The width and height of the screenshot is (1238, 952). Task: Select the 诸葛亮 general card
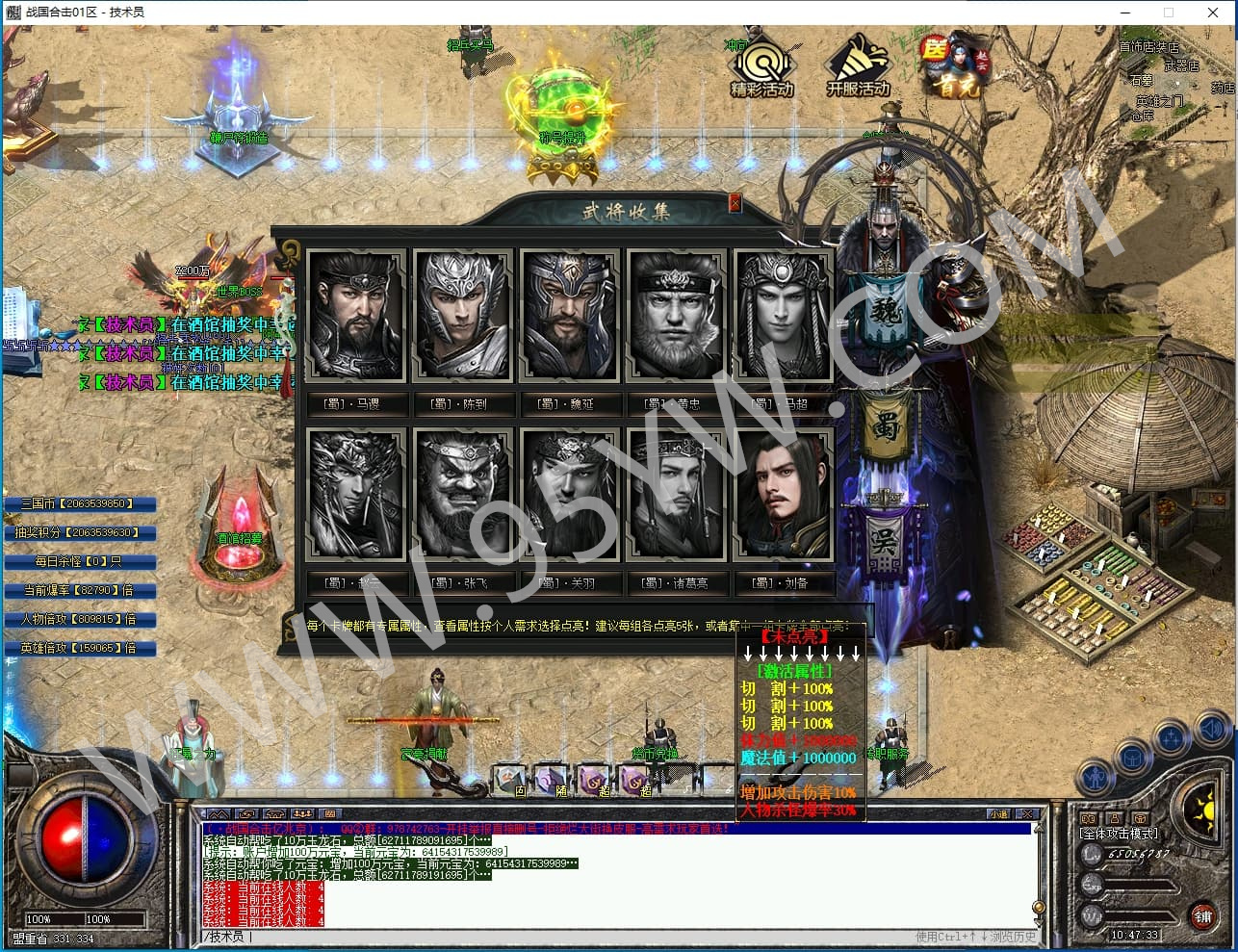[x=676, y=495]
